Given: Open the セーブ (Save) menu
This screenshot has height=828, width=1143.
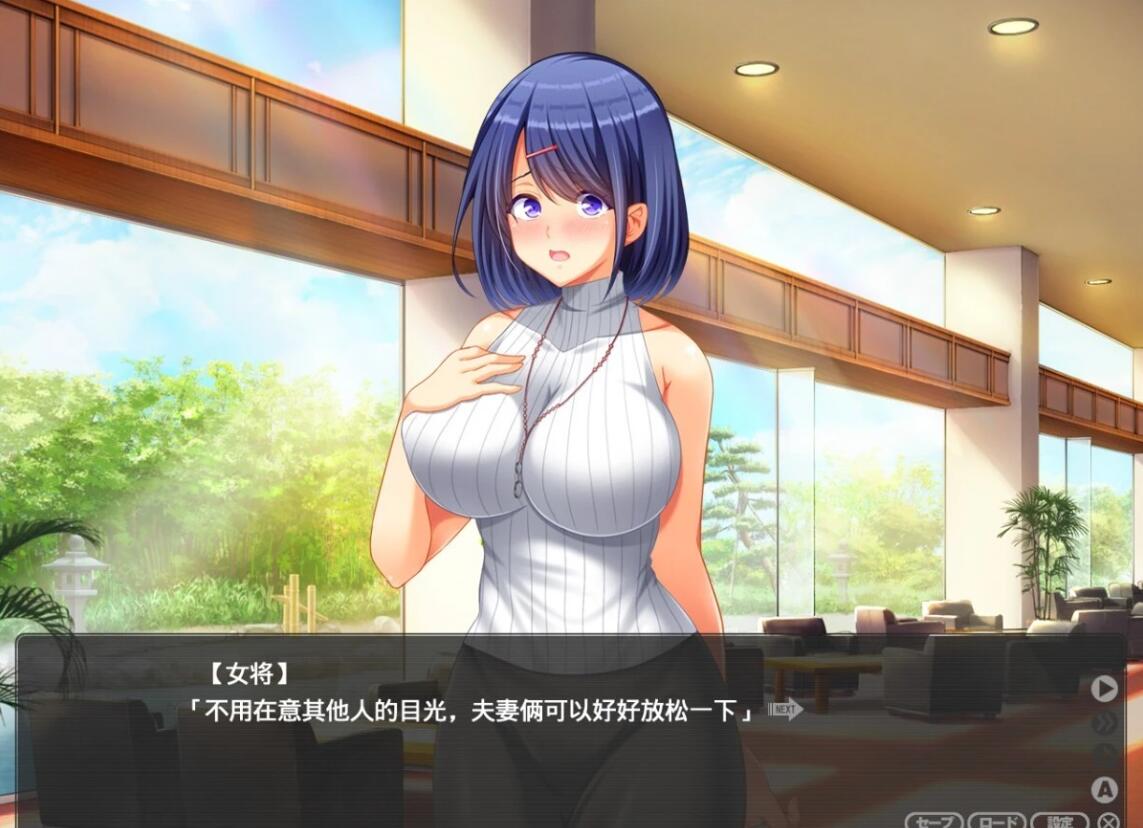Looking at the screenshot, I should (x=933, y=821).
